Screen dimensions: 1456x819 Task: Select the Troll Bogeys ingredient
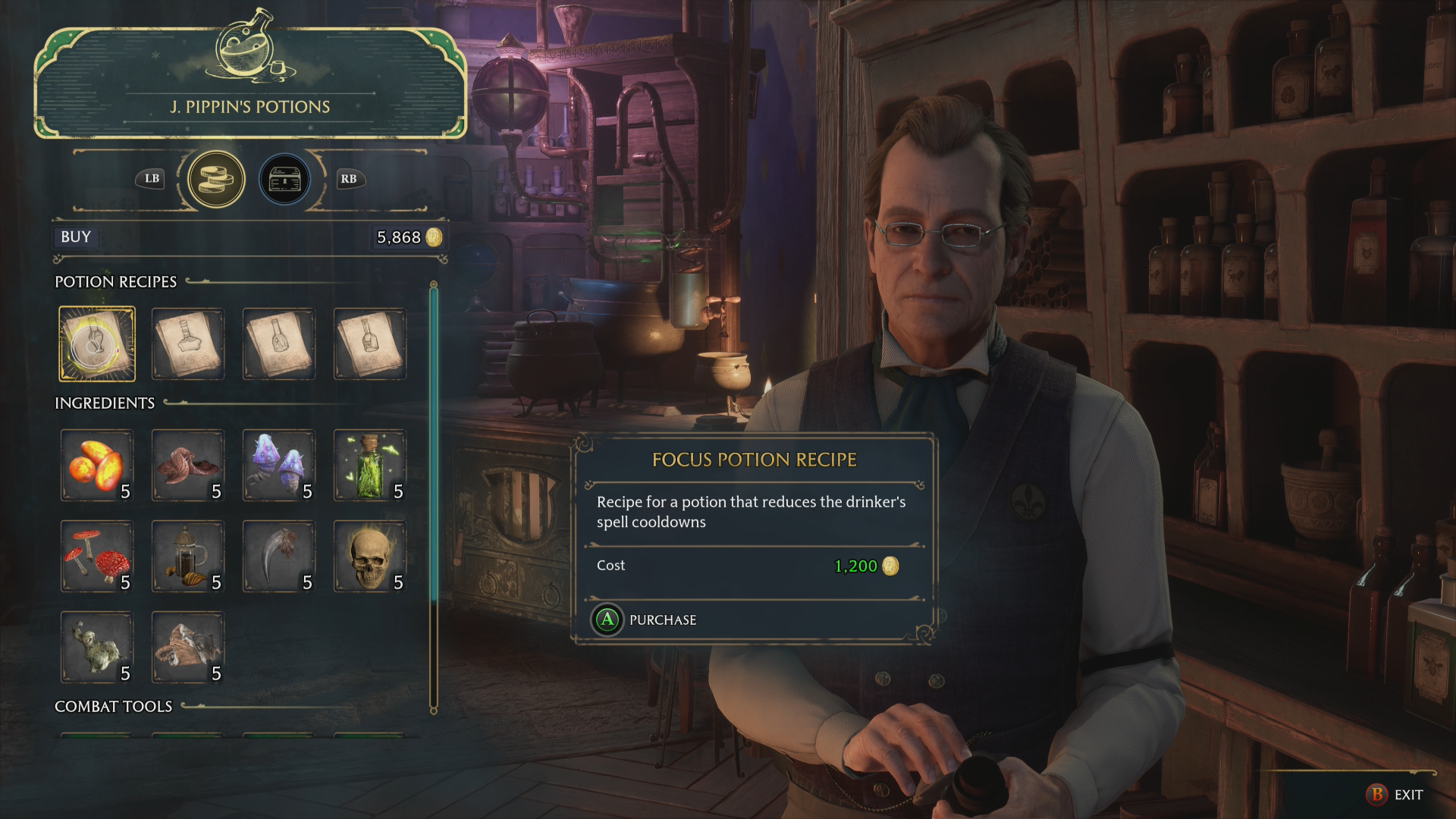(97, 647)
